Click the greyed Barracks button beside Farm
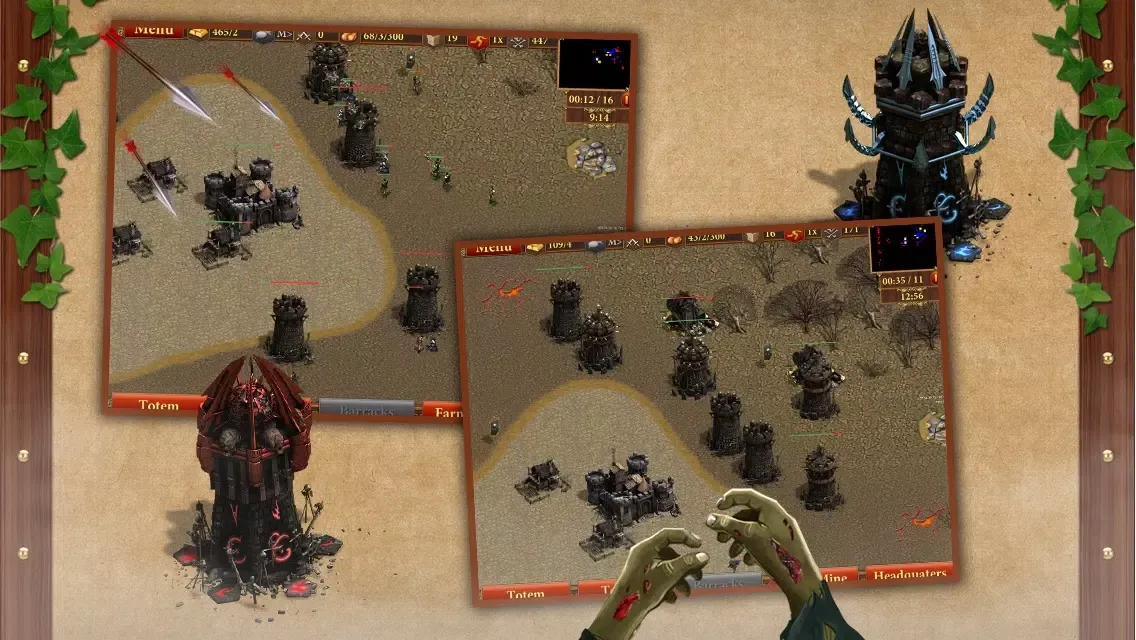 click(x=366, y=409)
